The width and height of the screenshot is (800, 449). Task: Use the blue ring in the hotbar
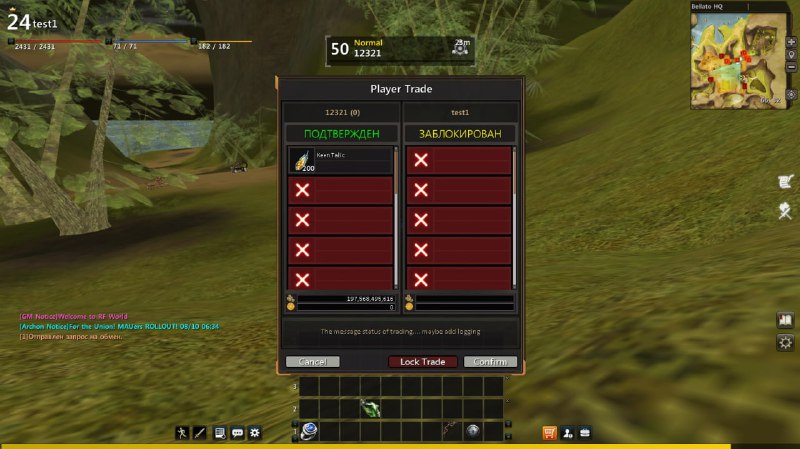pos(309,430)
